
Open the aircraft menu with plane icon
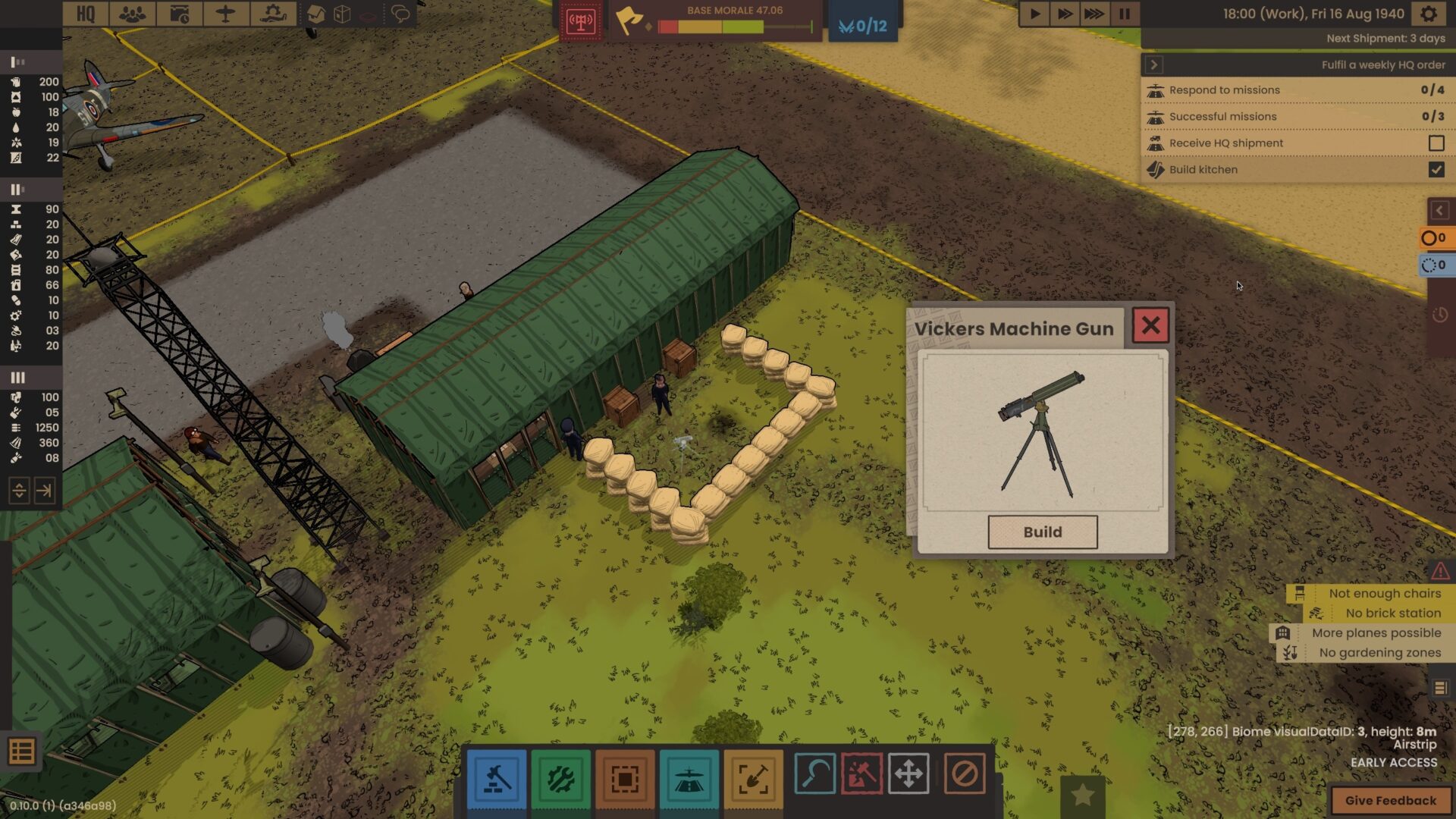tap(225, 14)
